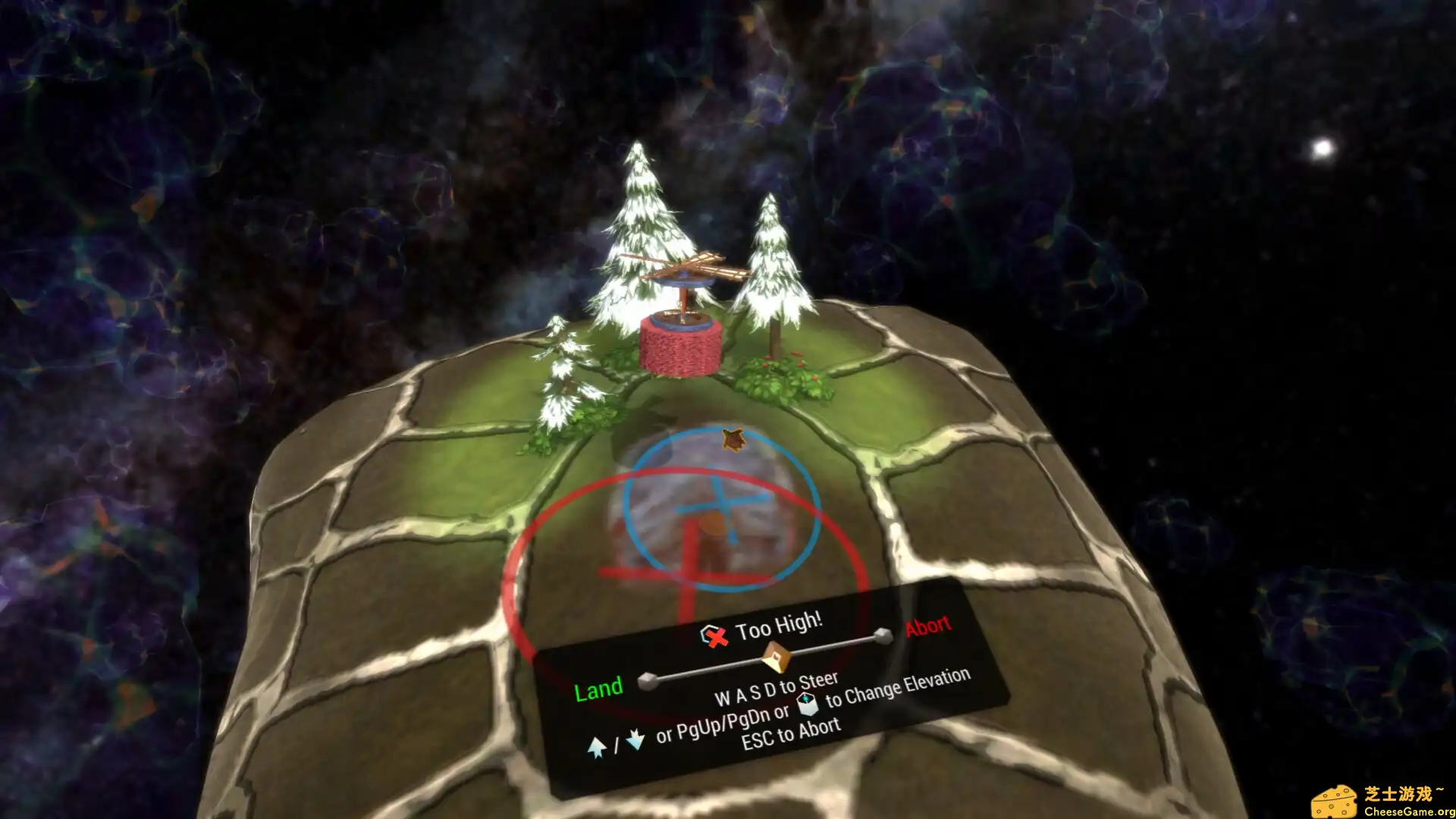Click the red X crossed-out marker icon
1456x819 pixels.
[x=717, y=639]
